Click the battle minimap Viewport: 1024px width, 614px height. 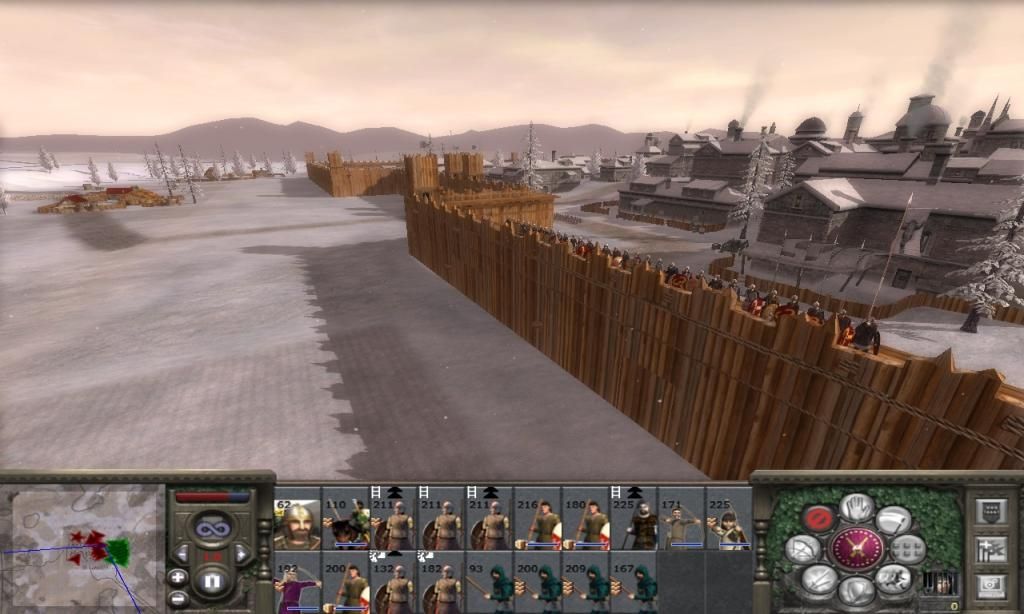84,549
